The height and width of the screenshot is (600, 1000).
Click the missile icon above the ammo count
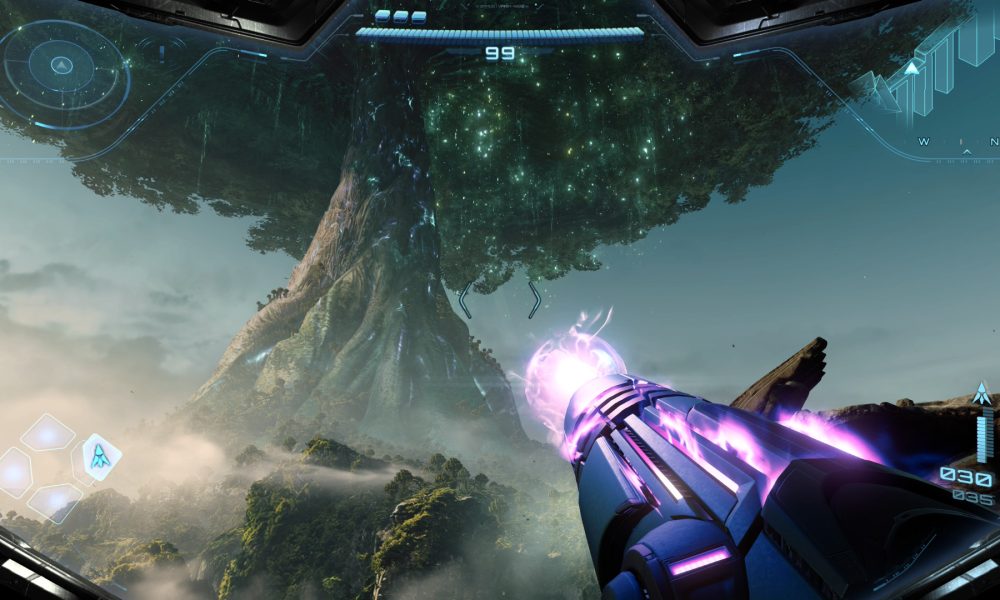pos(983,393)
